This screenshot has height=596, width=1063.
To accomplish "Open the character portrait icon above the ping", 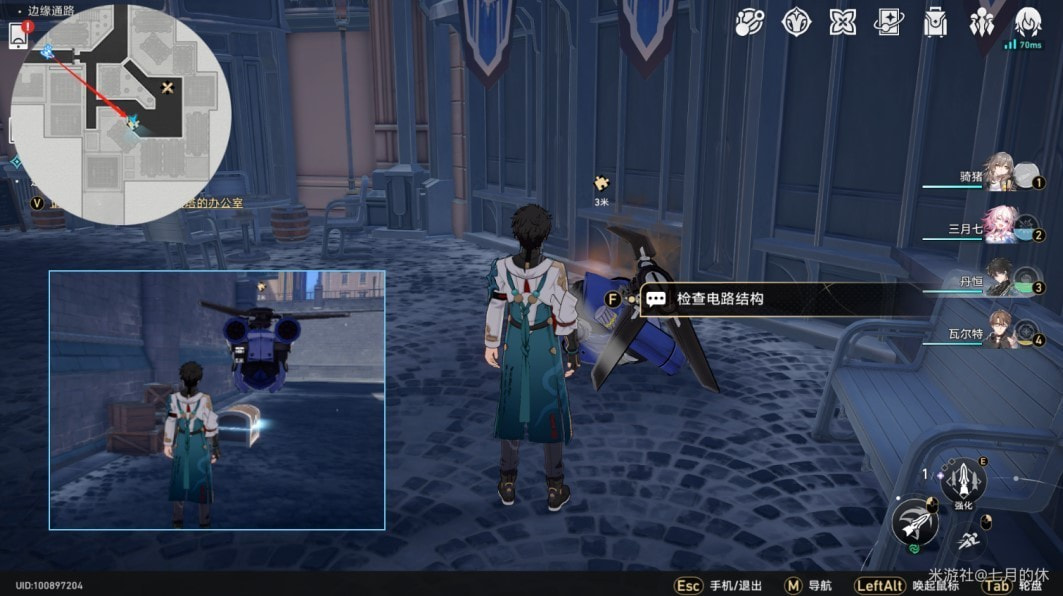I will [1028, 21].
